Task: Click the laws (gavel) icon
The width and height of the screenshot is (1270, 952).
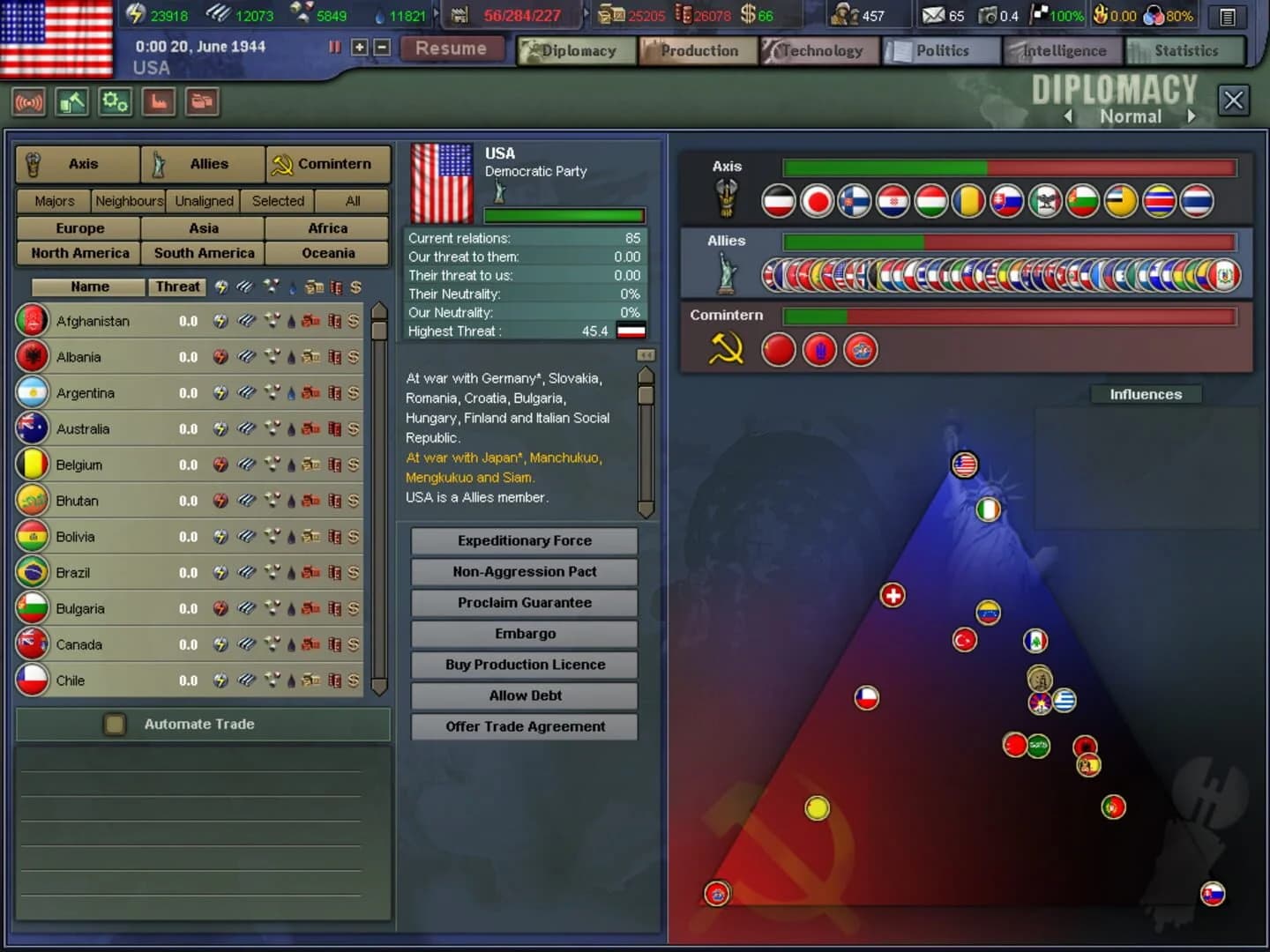Action: point(71,101)
